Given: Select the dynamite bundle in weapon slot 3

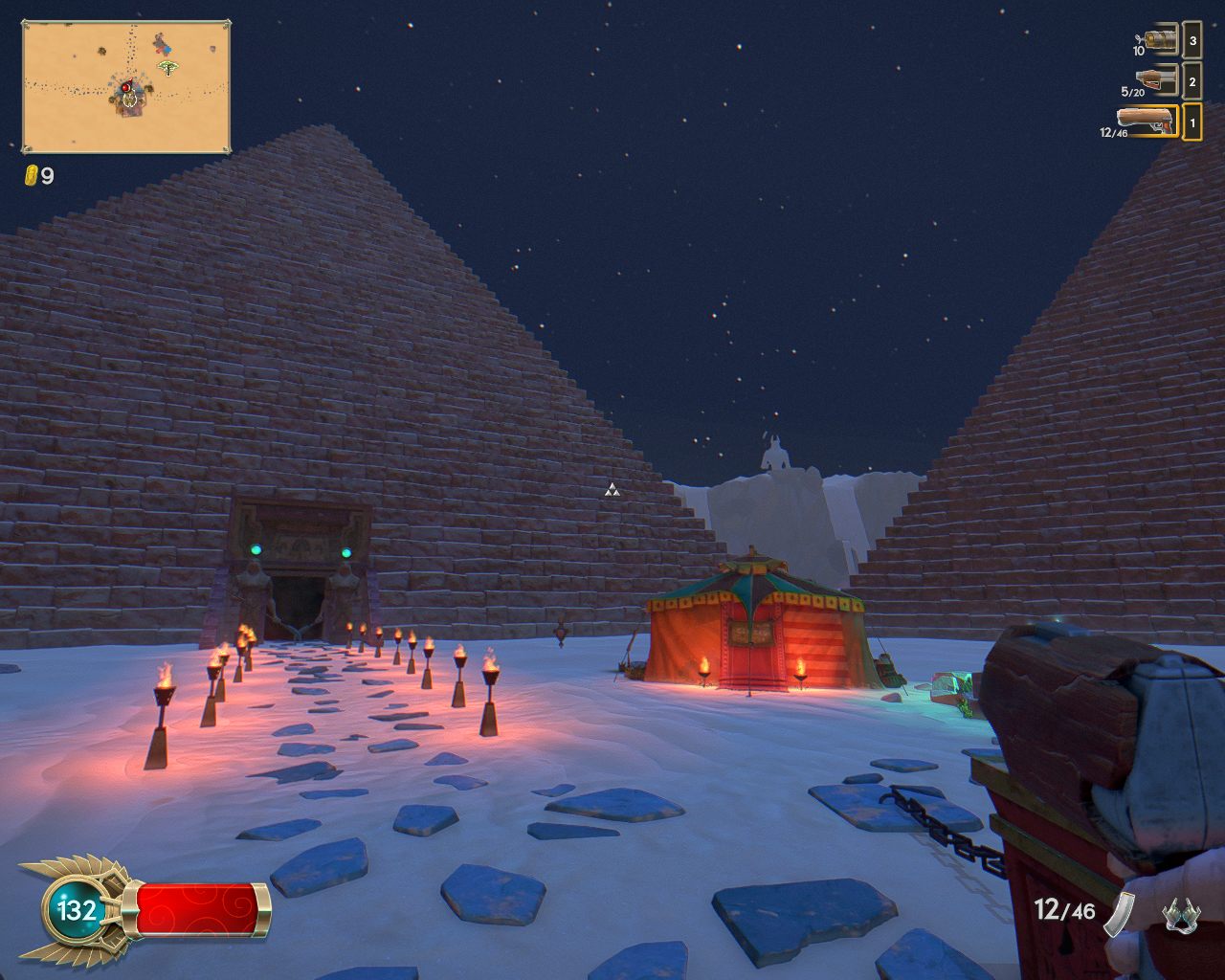Looking at the screenshot, I should 1162,39.
